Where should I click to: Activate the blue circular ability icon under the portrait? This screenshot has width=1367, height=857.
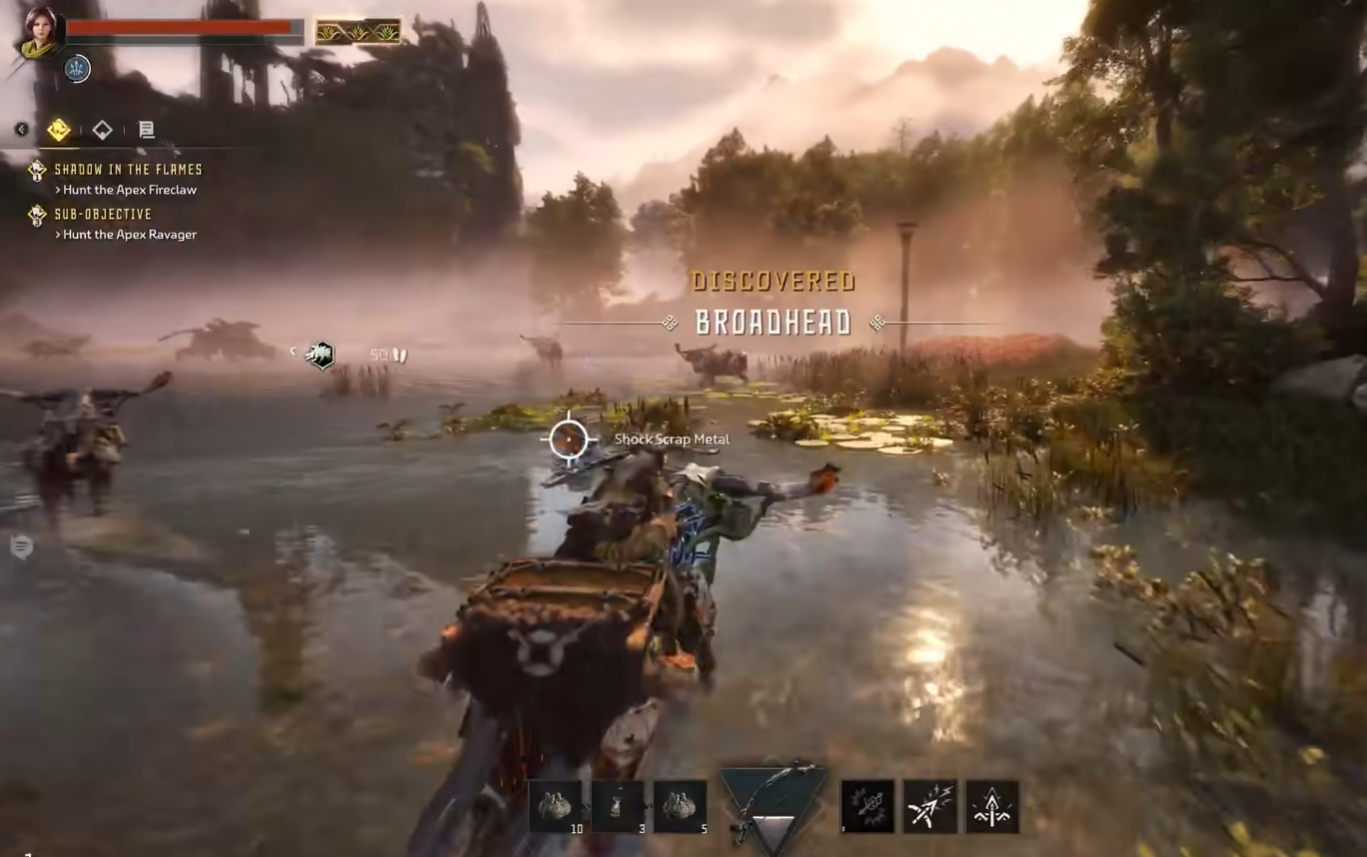click(77, 68)
